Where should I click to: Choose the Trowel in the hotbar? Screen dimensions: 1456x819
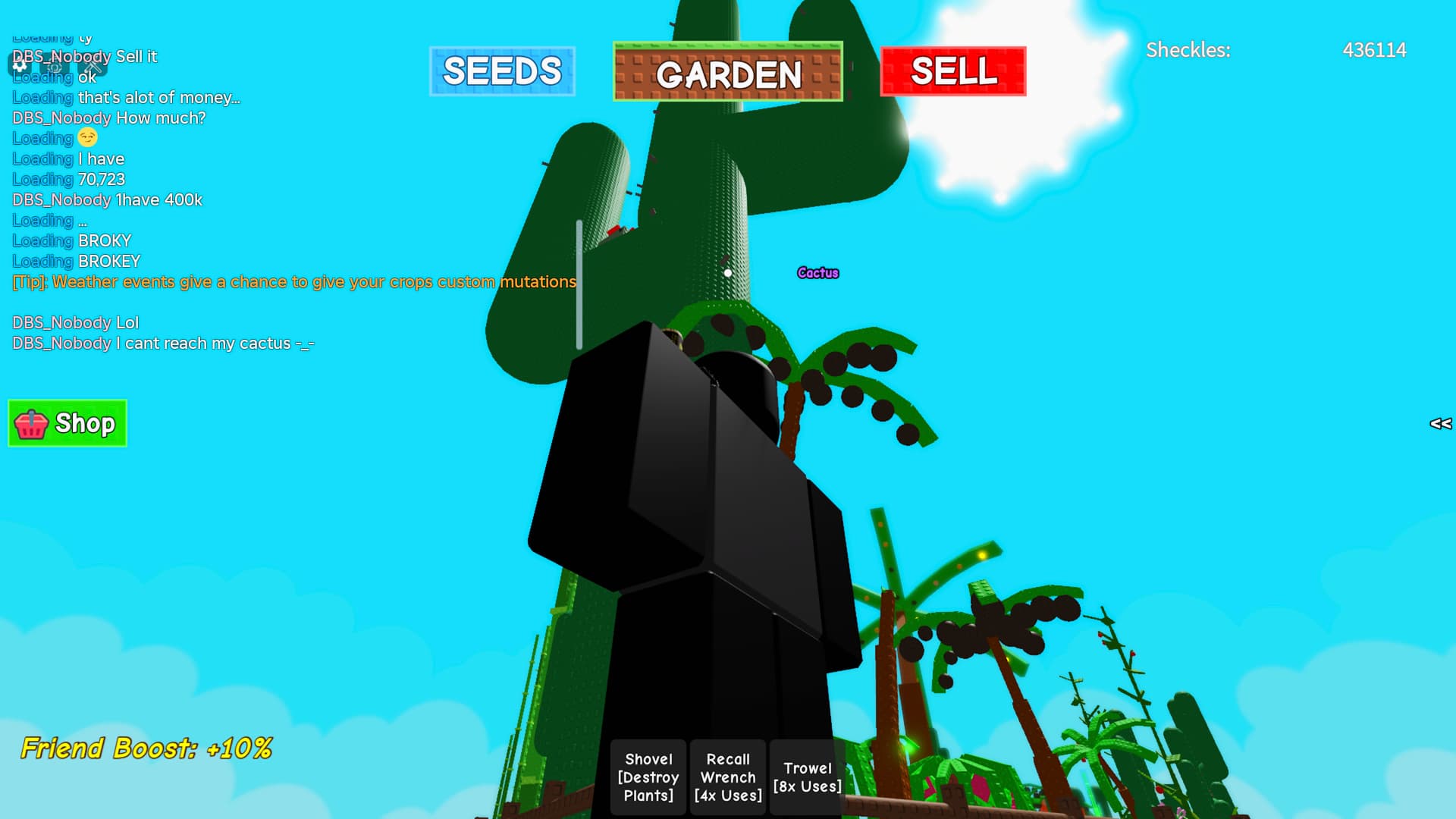pos(807,777)
